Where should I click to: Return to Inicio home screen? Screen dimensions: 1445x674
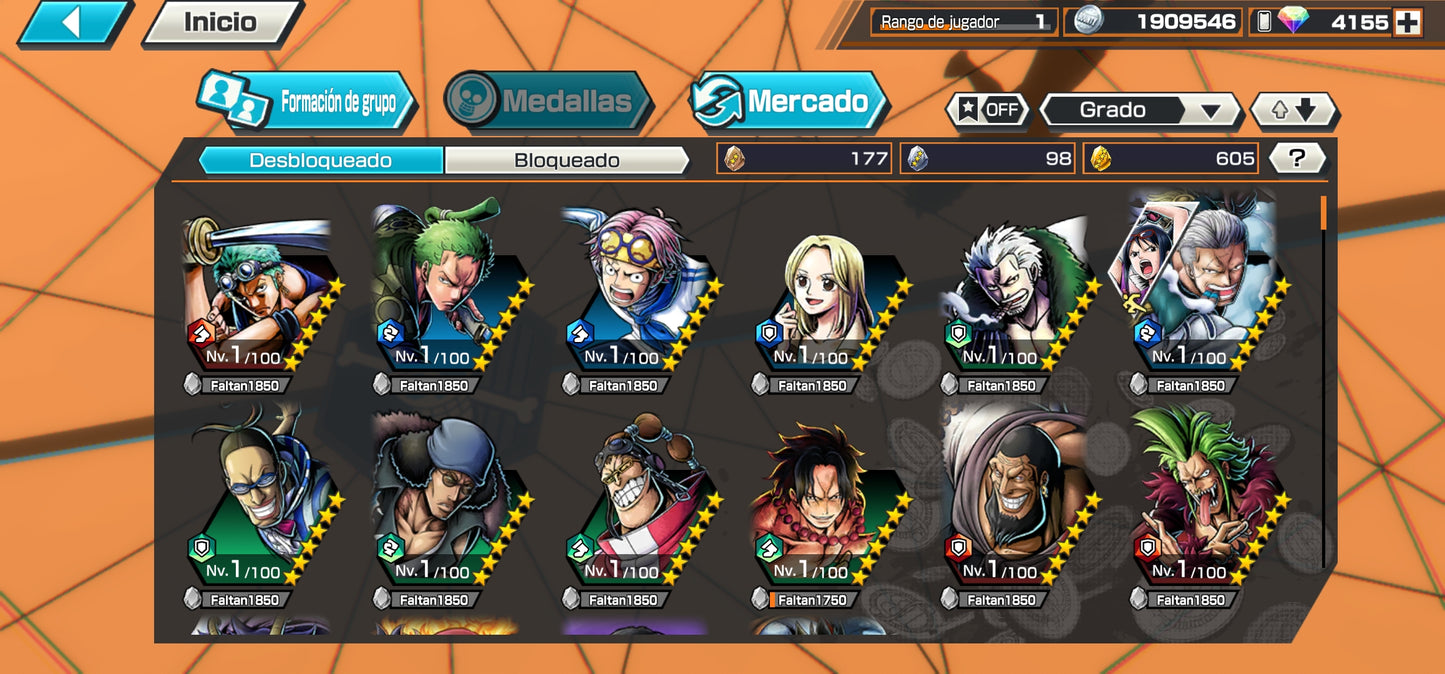click(221, 23)
